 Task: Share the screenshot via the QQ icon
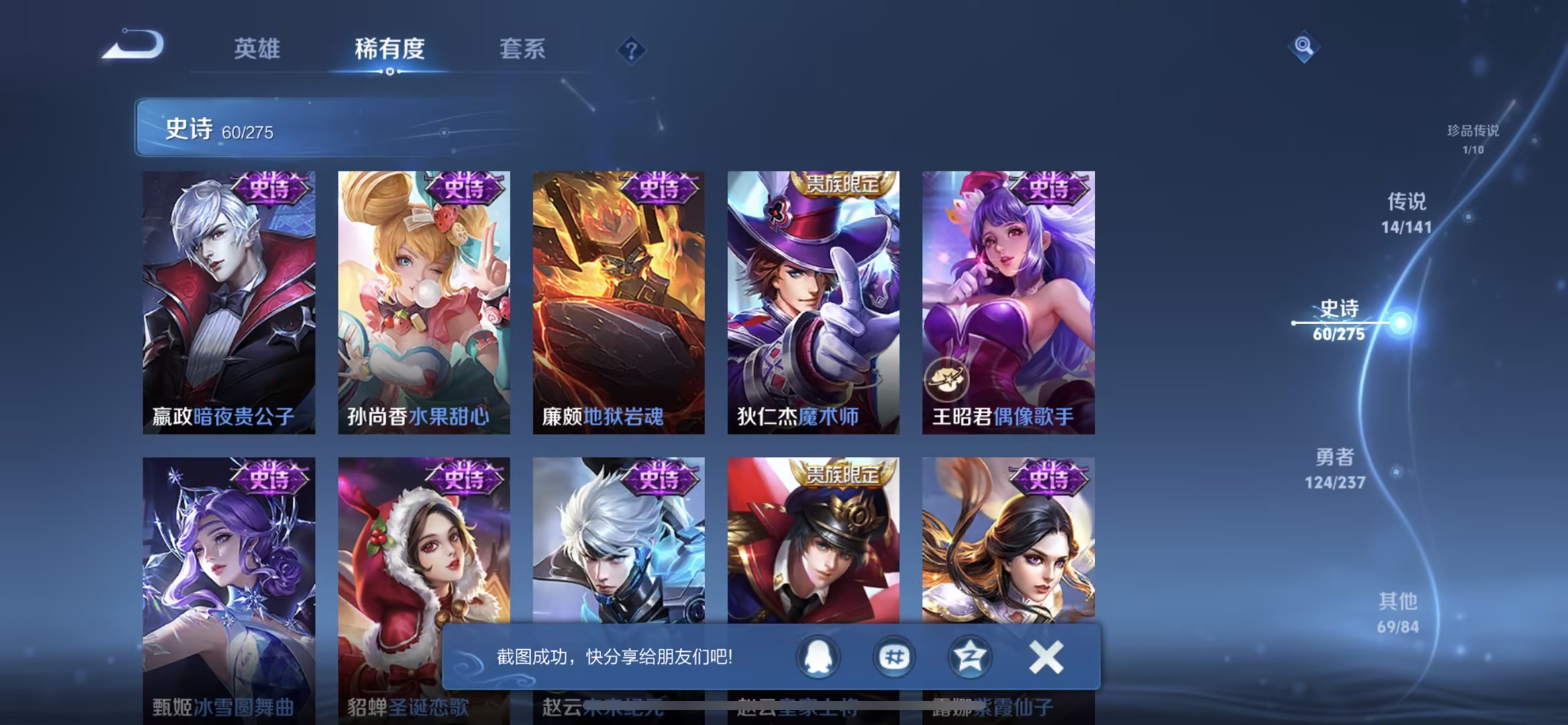click(x=818, y=657)
